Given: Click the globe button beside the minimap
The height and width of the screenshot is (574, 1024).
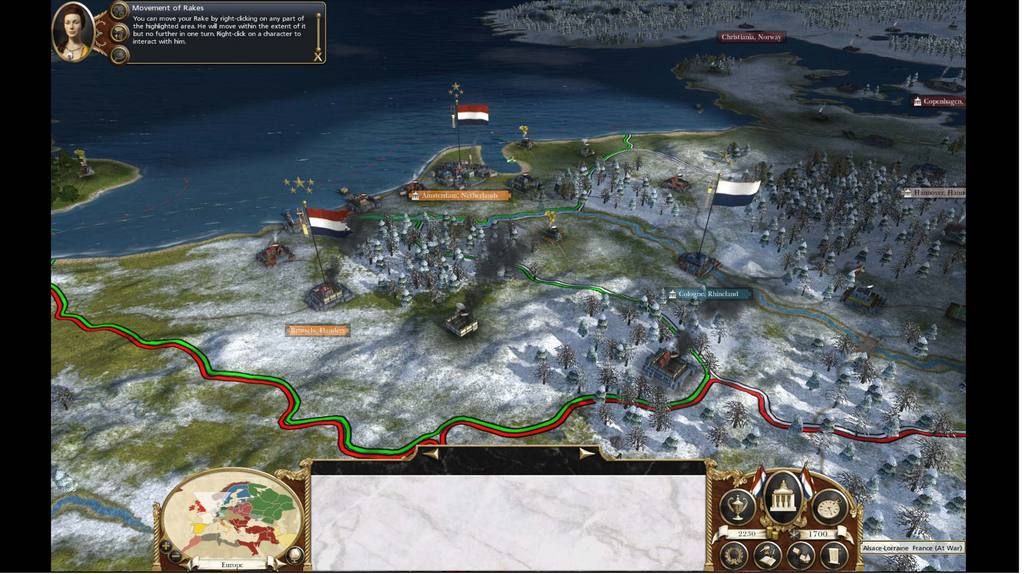Looking at the screenshot, I should click(294, 554).
